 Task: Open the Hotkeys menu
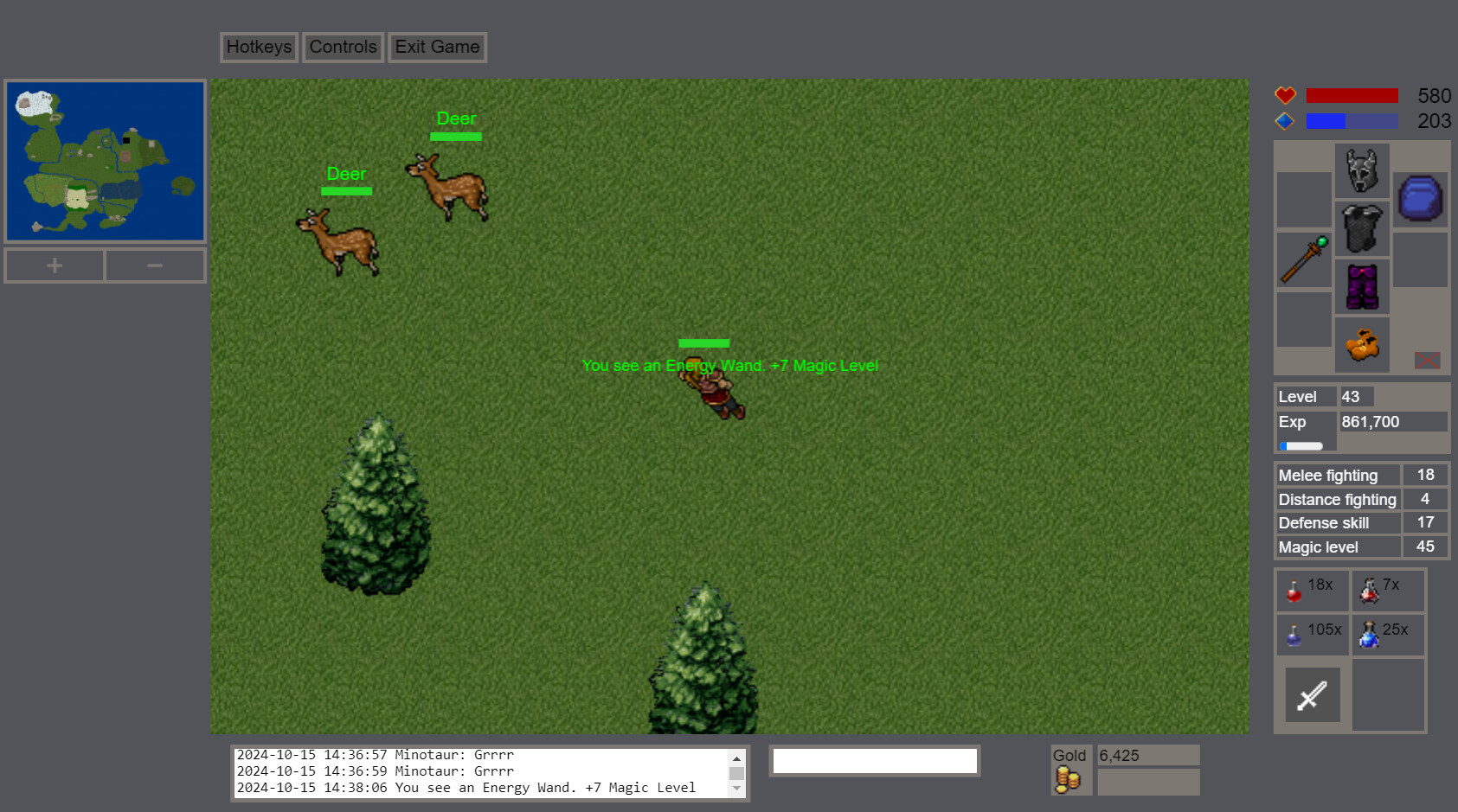tap(258, 48)
